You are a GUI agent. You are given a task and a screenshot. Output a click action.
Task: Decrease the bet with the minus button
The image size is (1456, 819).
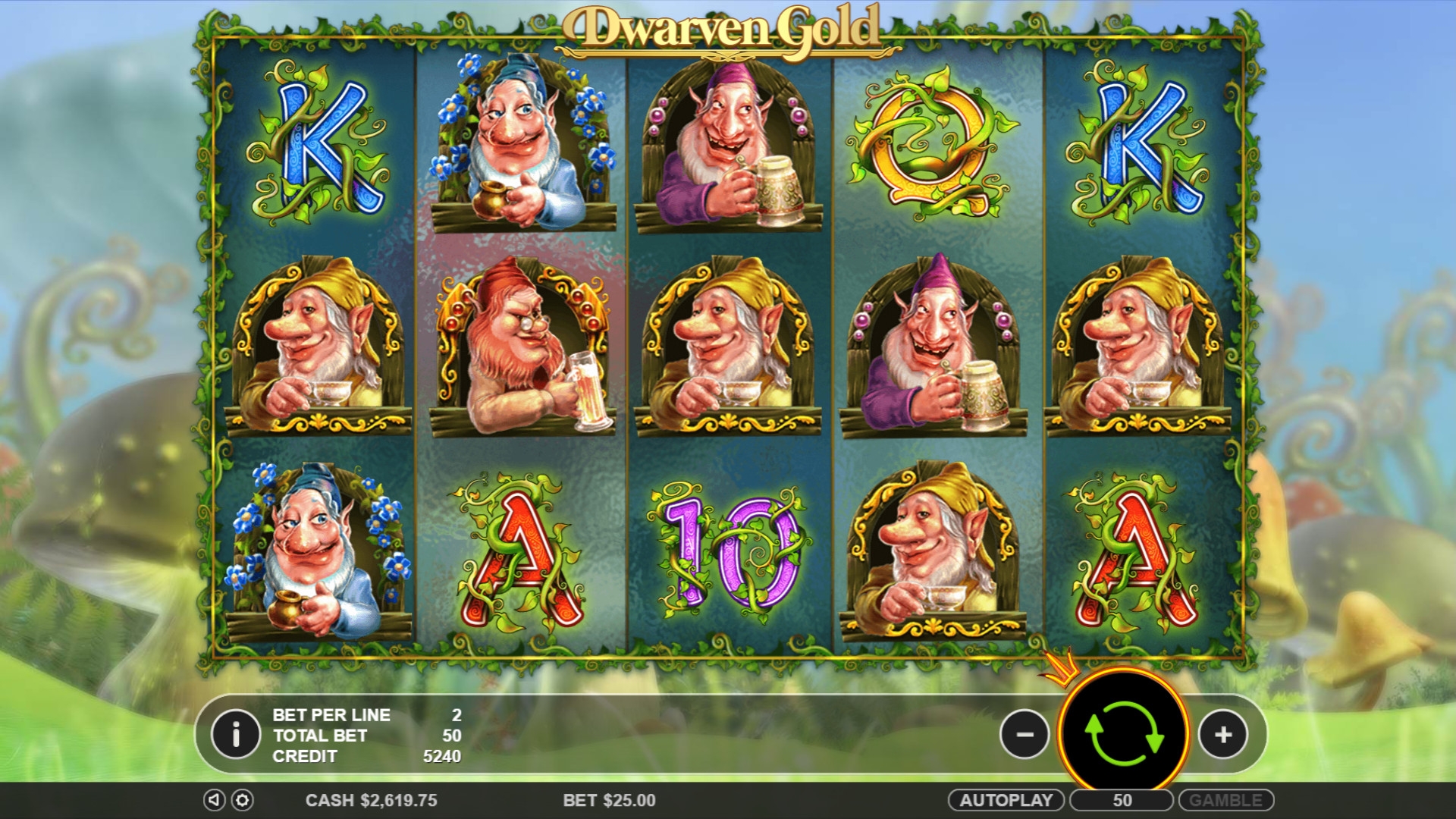[x=1024, y=734]
